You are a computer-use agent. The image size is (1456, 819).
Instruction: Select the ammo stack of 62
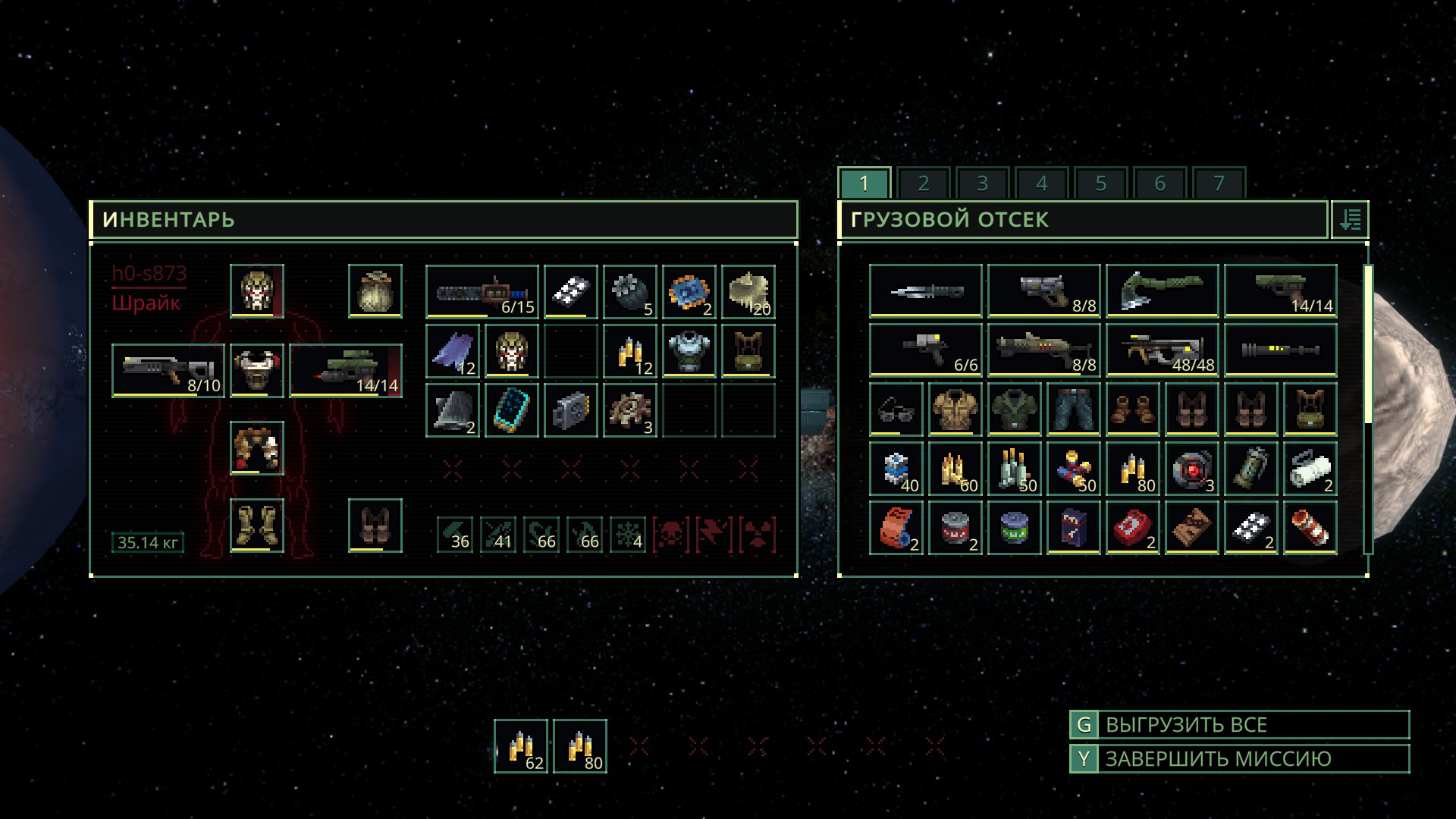521,746
